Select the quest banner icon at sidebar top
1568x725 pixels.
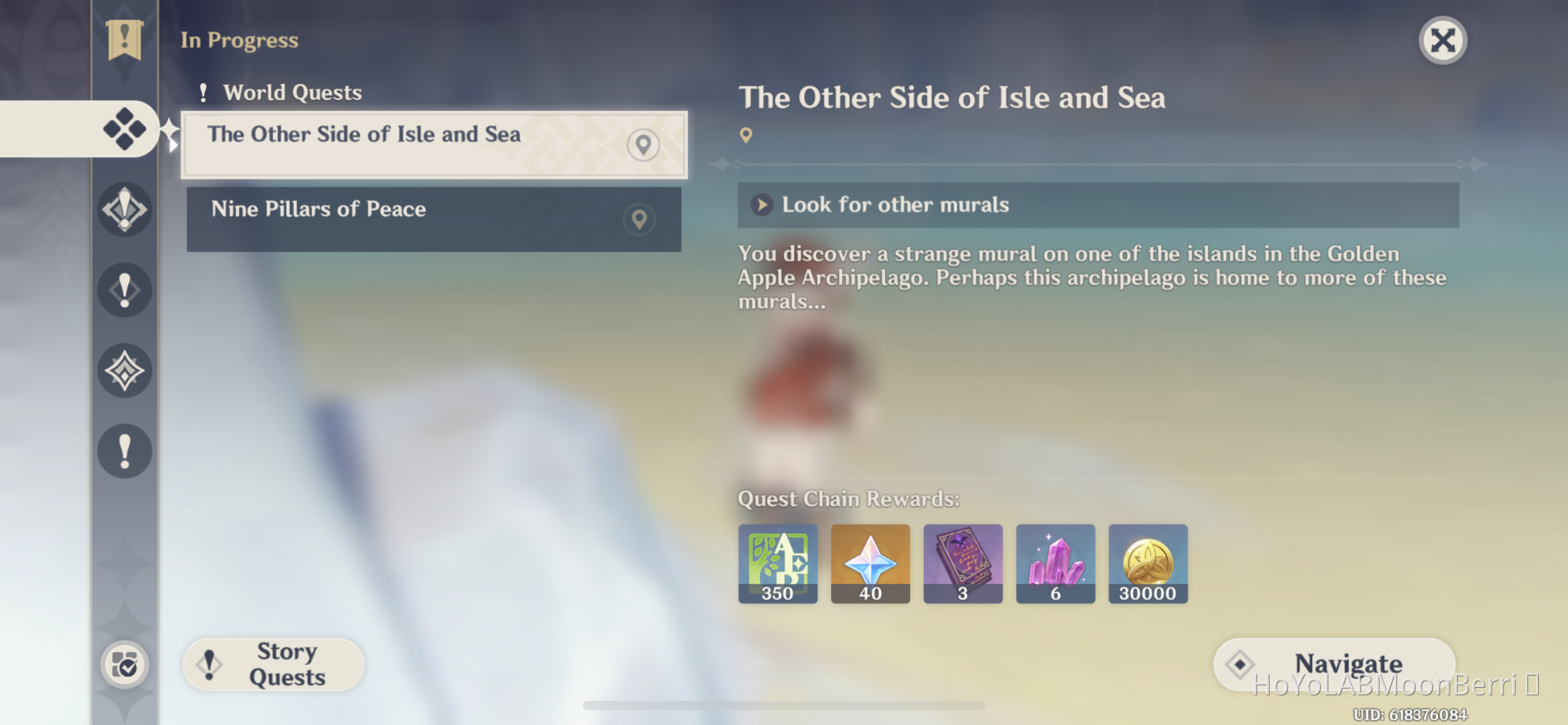point(126,40)
